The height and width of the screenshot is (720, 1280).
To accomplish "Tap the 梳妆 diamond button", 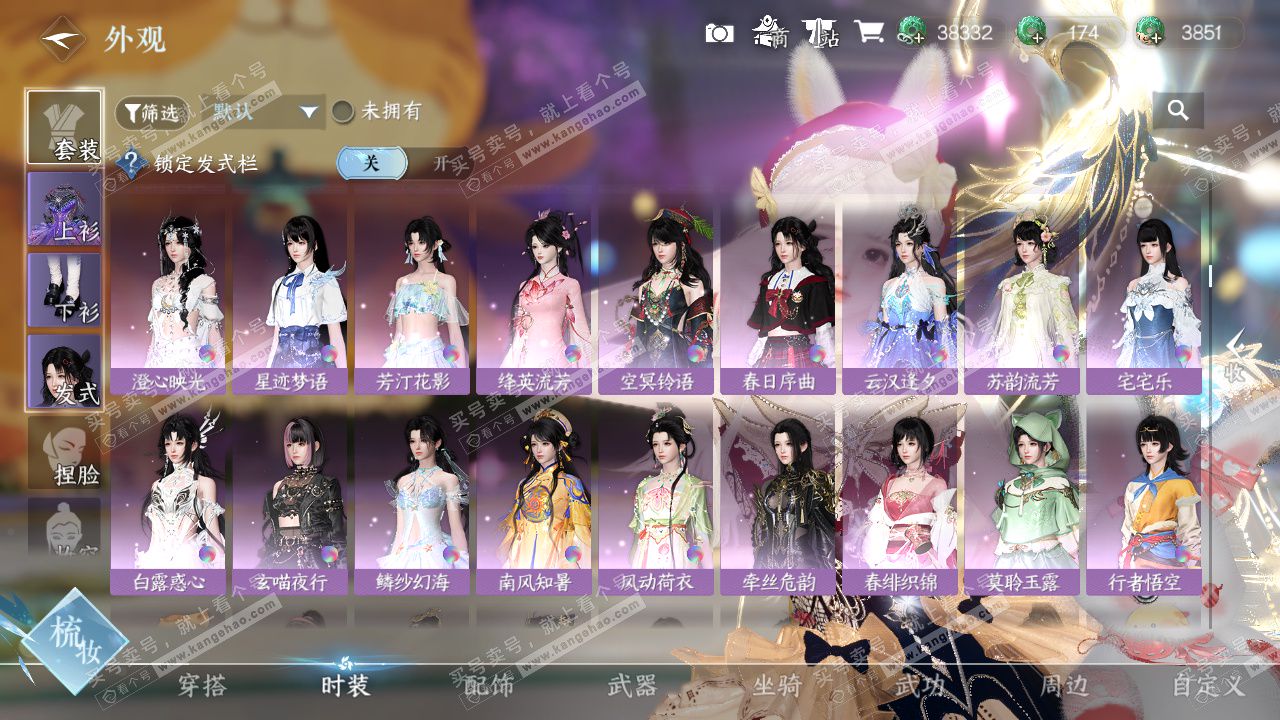I will (x=73, y=640).
